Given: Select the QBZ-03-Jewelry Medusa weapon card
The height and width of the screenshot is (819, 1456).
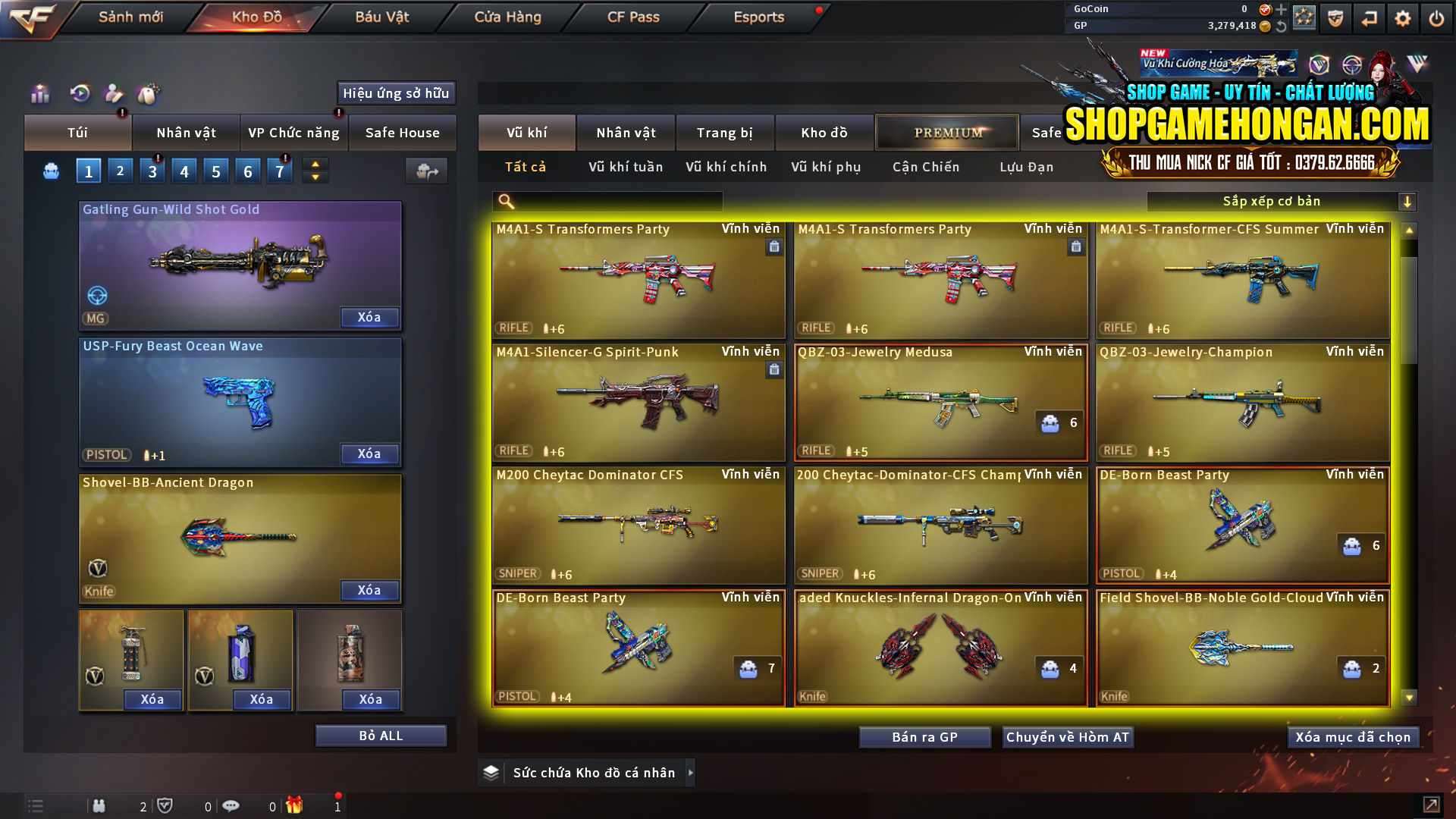Looking at the screenshot, I should pyautogui.click(x=940, y=402).
